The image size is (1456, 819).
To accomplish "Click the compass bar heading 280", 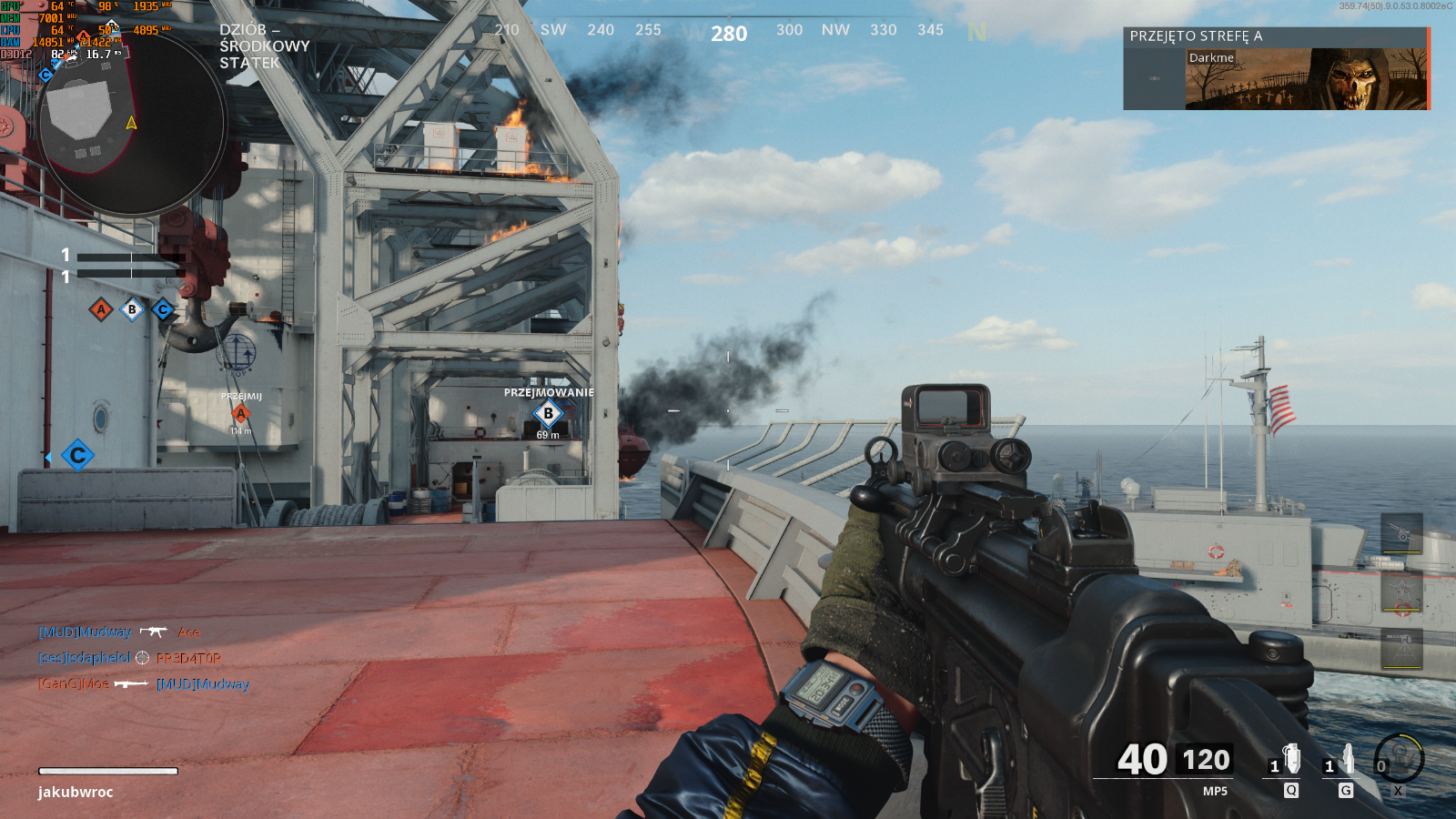I will pyautogui.click(x=729, y=34).
